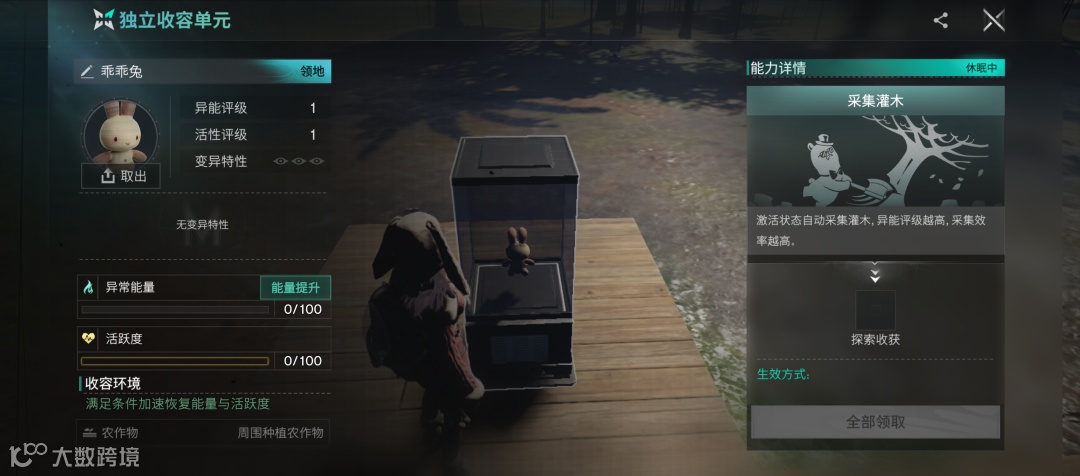Take out the 乖乖兔 with 取出
Image resolution: width=1080 pixels, height=476 pixels.
(x=121, y=176)
